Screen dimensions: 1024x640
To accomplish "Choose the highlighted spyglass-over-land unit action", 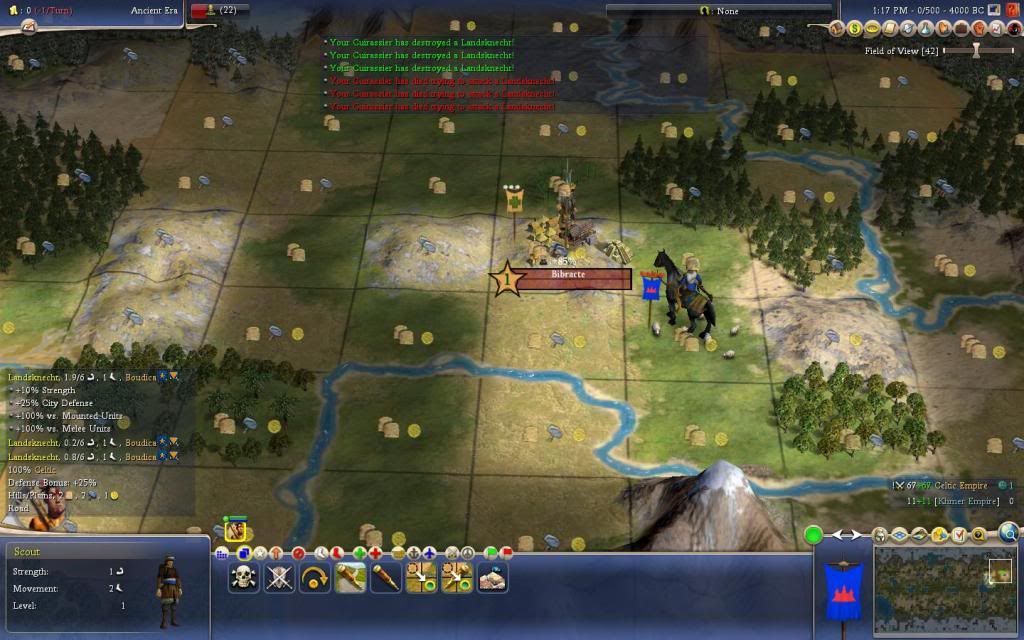I will pyautogui.click(x=350, y=577).
